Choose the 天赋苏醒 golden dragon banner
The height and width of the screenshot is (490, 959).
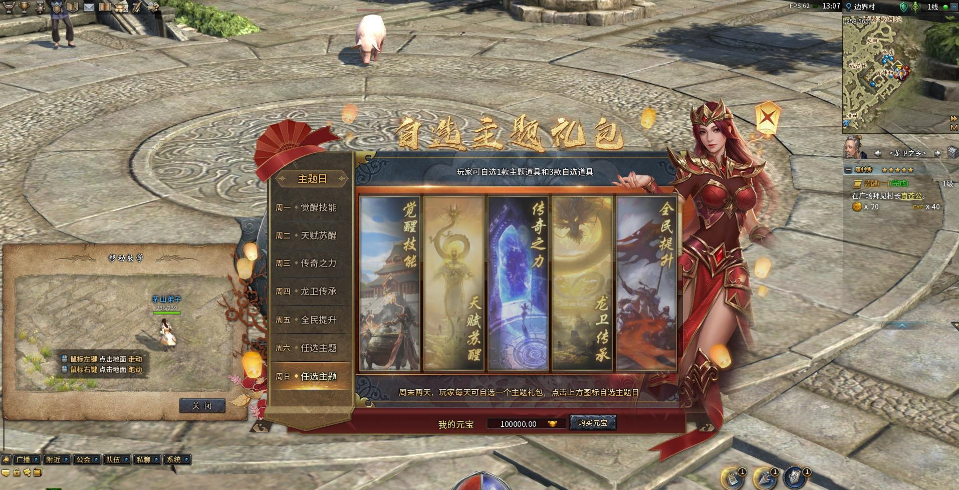pyautogui.click(x=453, y=283)
